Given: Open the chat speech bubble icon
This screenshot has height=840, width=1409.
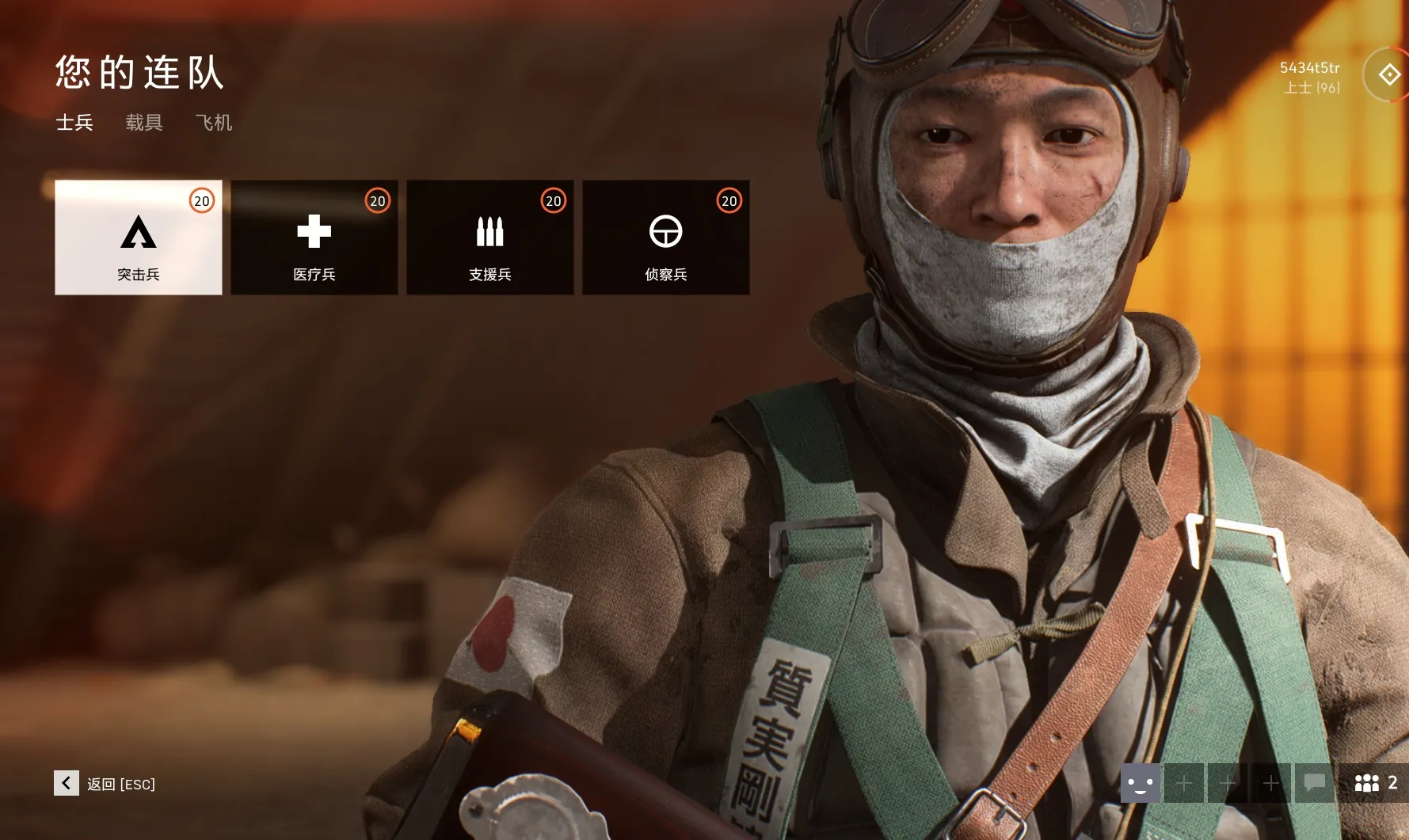Looking at the screenshot, I should [x=1315, y=784].
